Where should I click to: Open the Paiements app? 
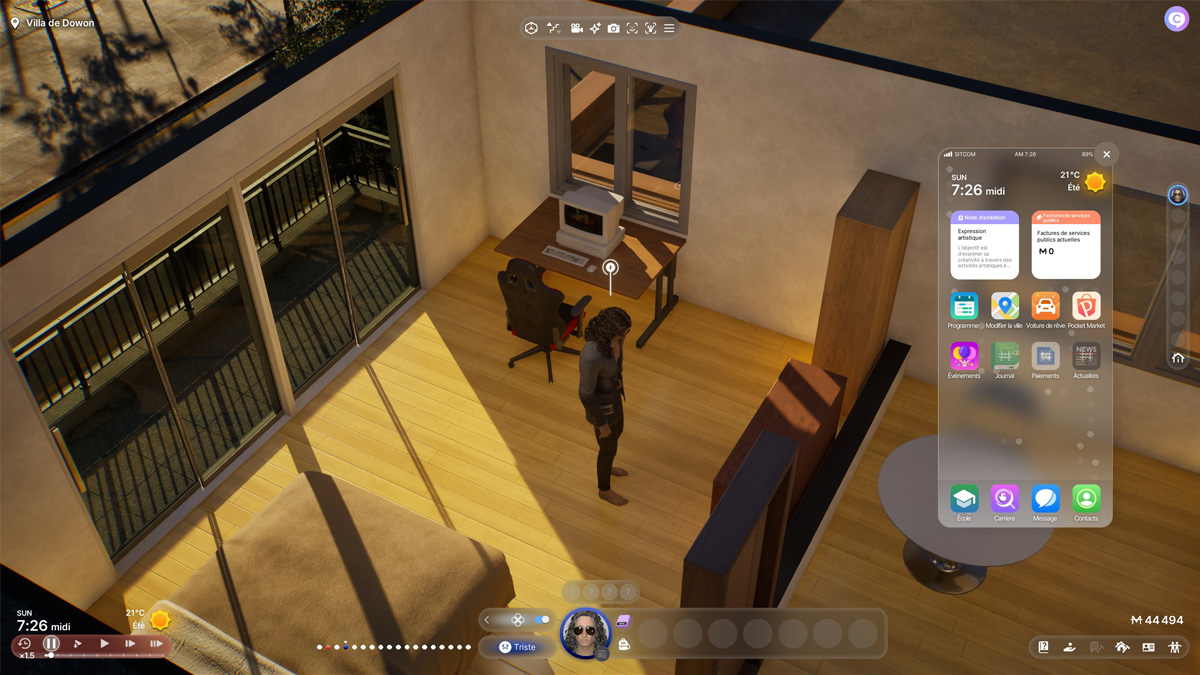coord(1045,356)
